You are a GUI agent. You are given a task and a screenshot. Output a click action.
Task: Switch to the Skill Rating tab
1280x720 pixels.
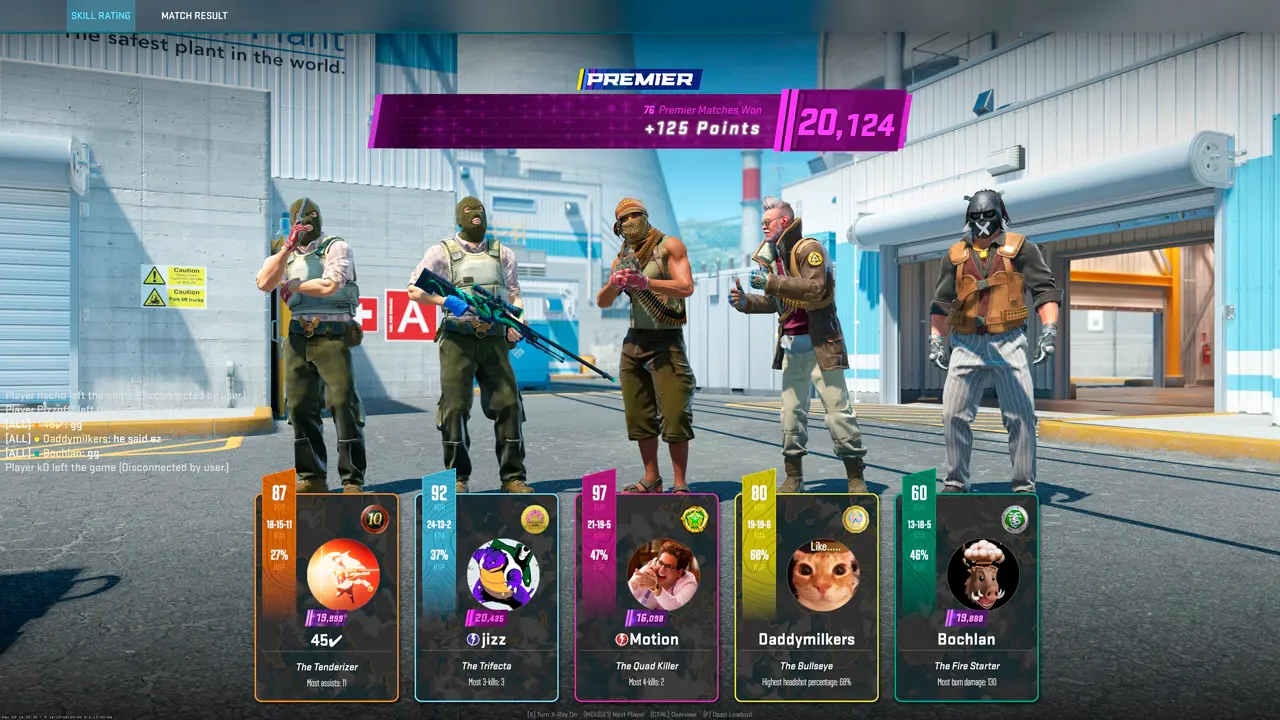[100, 16]
